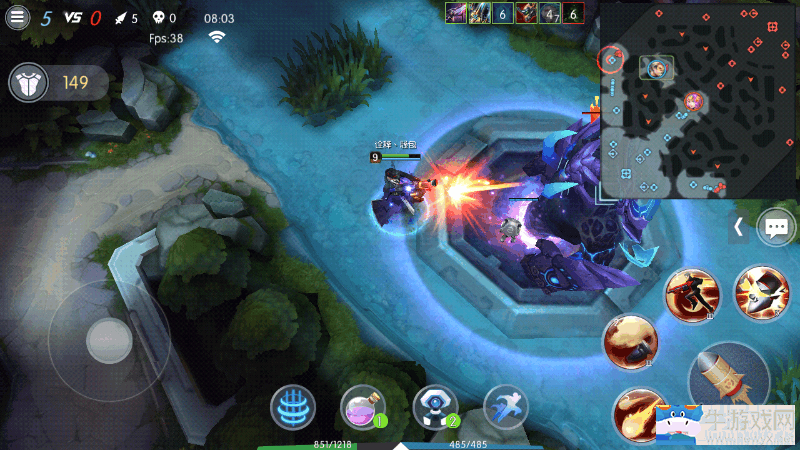Trigger the white mech ultimate skill

click(760, 292)
